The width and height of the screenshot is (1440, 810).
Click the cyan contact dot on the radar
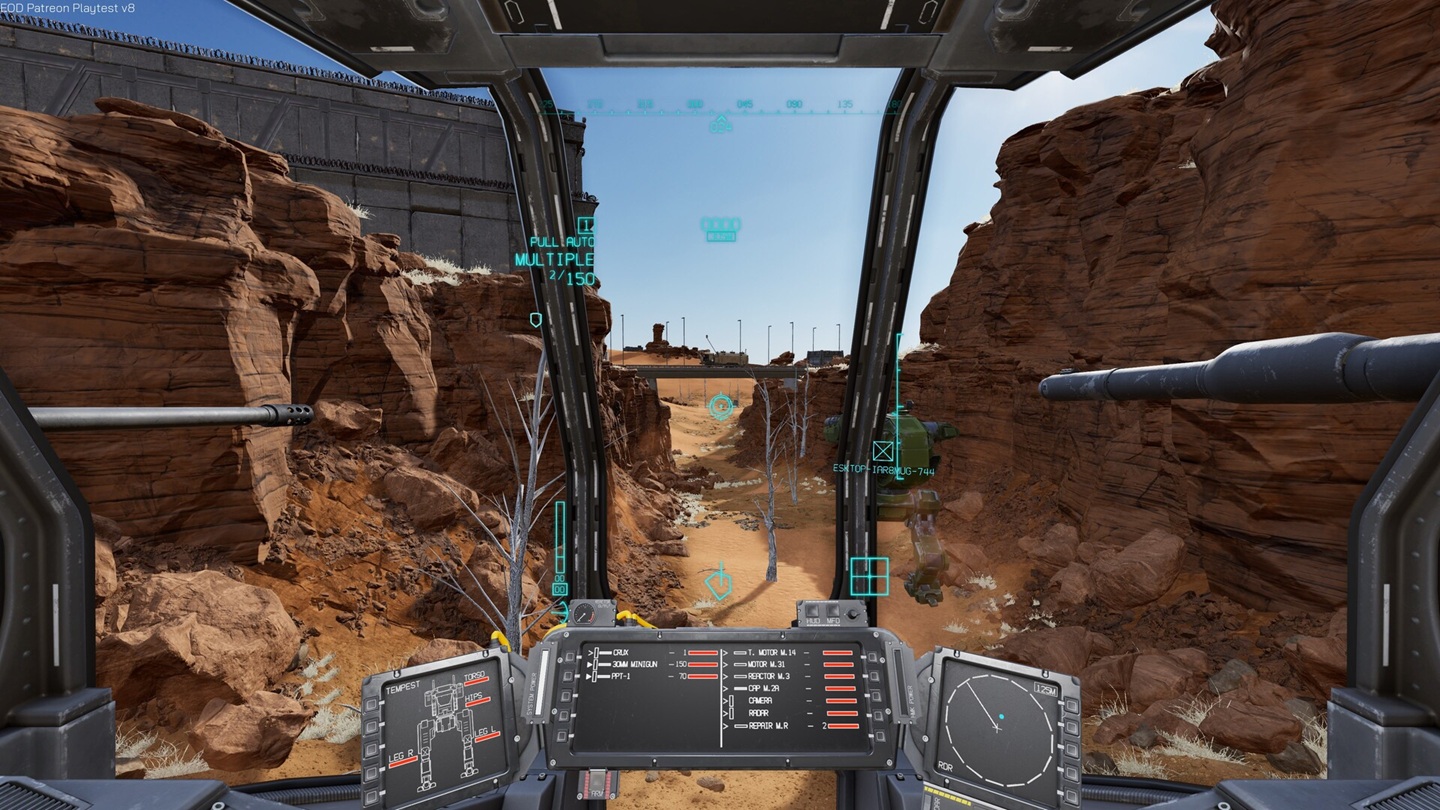[x=1001, y=716]
